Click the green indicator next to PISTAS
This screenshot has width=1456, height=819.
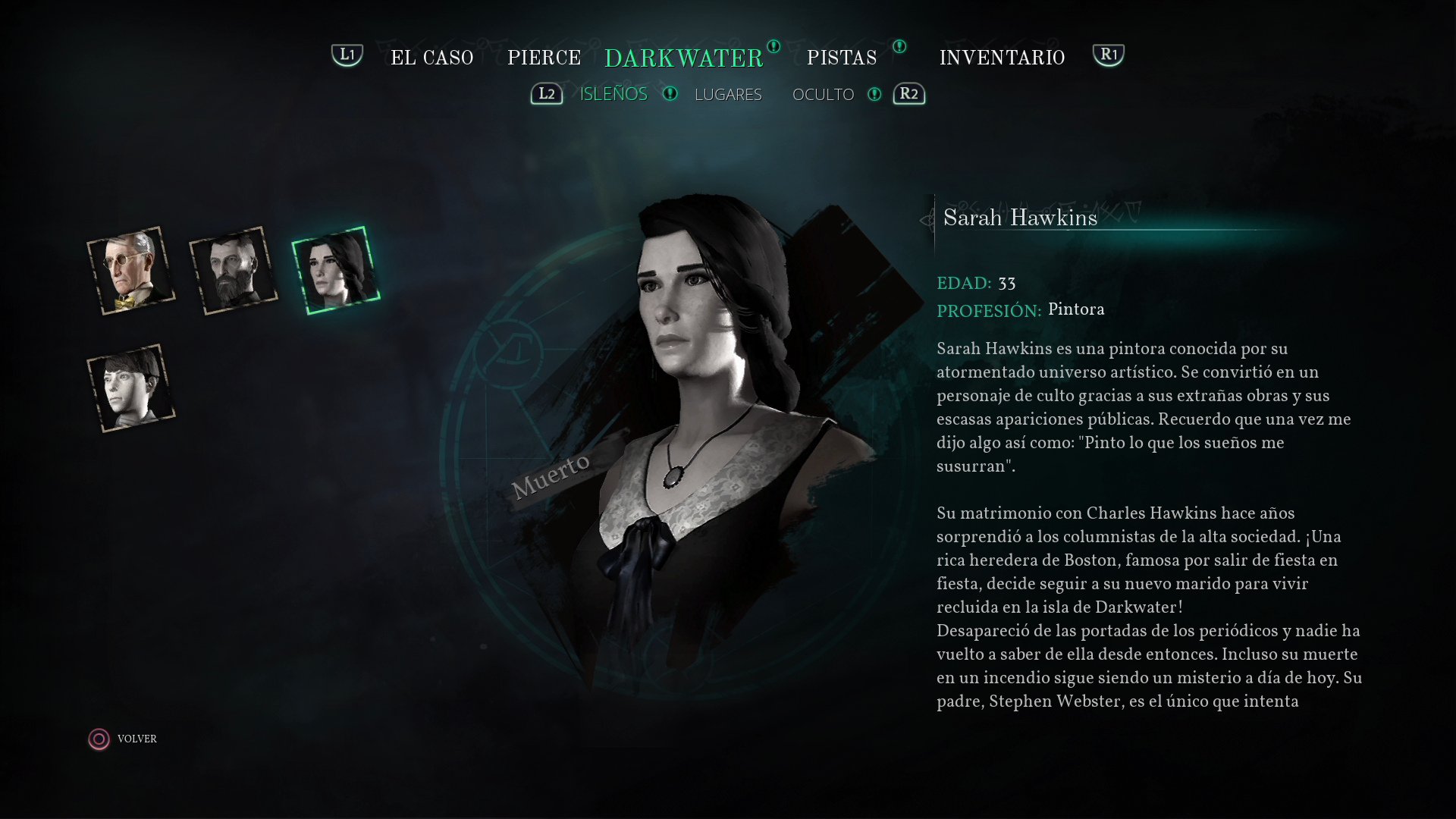pos(899,47)
